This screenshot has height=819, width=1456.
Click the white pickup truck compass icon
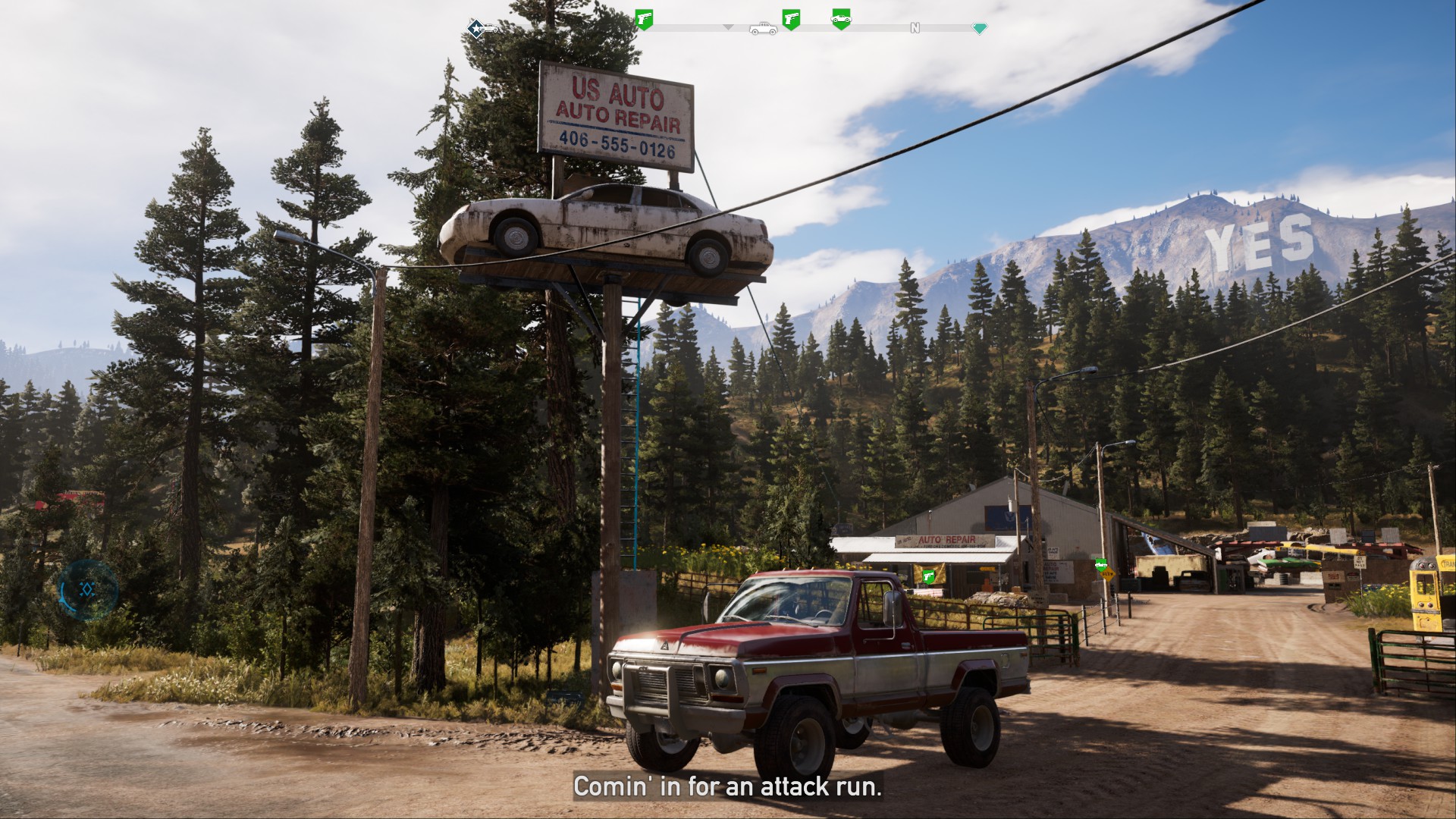(x=762, y=29)
